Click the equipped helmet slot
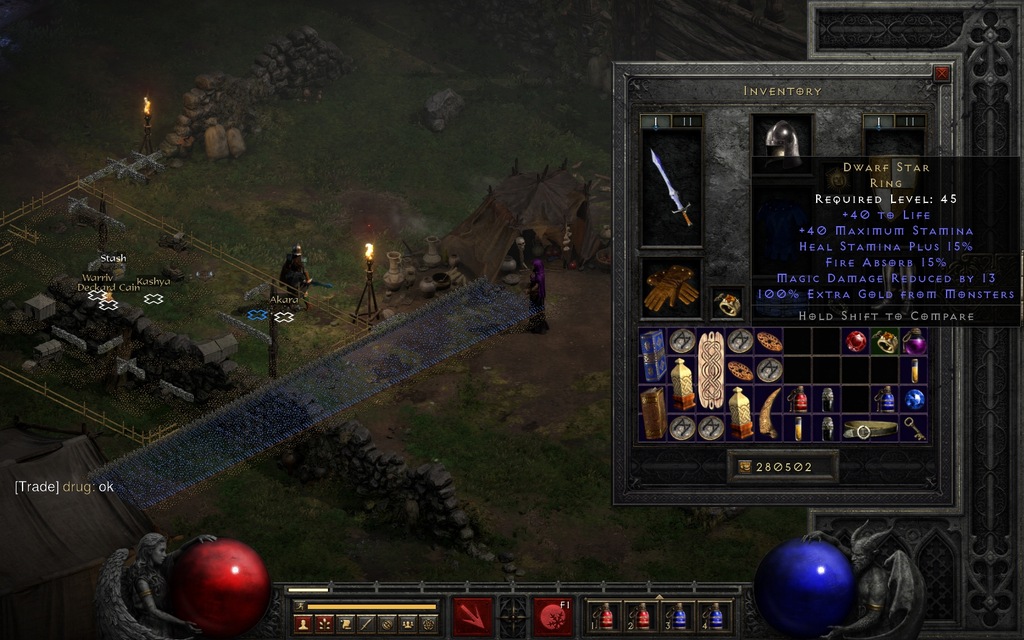This screenshot has width=1024, height=640. point(781,141)
